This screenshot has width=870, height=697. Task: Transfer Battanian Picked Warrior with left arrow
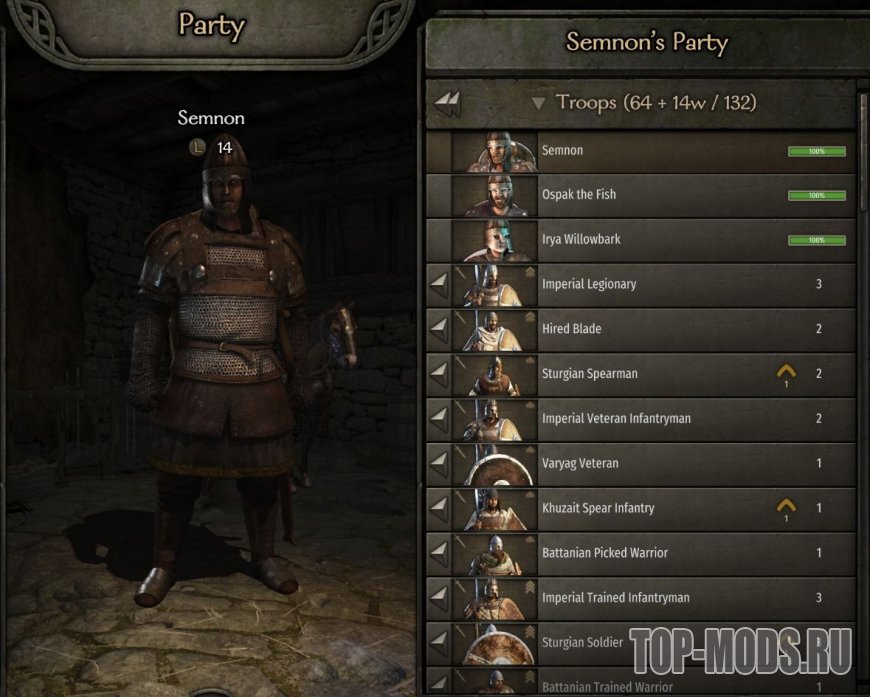pos(438,553)
